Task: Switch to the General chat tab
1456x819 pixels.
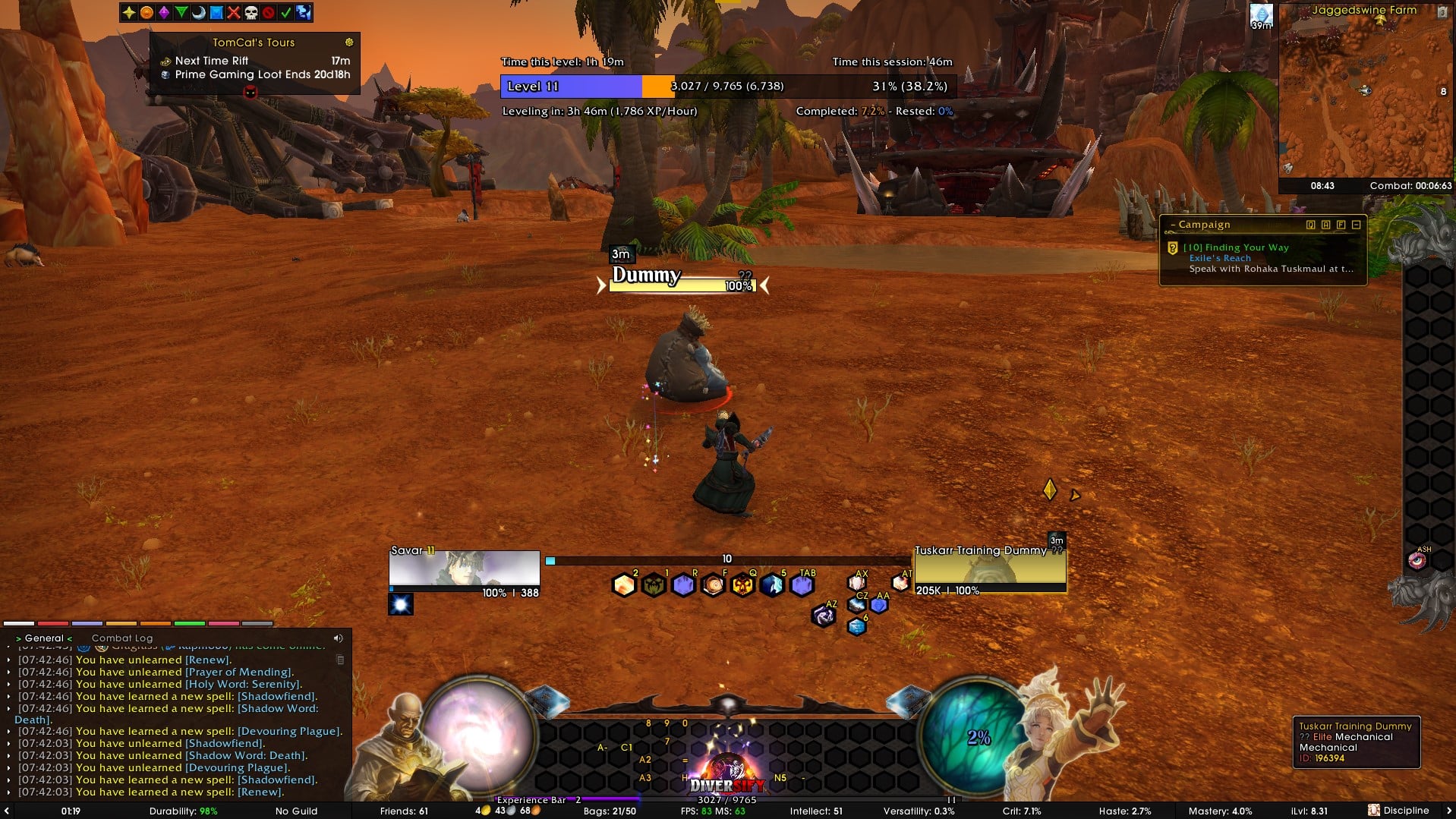Action: click(x=44, y=638)
